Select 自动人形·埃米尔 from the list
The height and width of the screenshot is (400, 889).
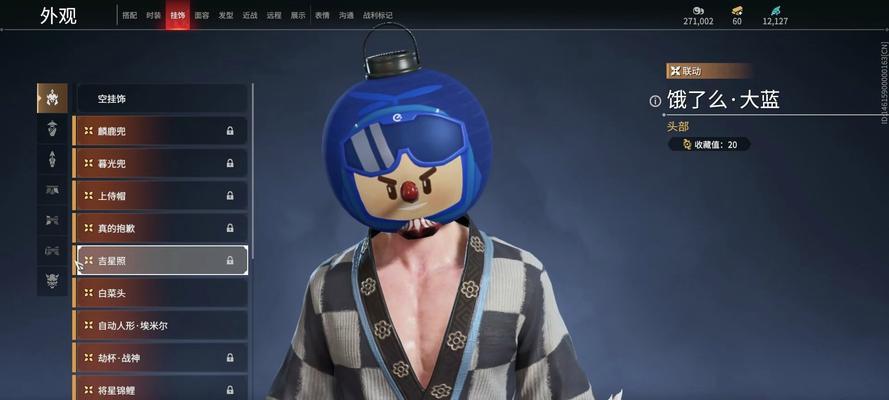pos(162,325)
